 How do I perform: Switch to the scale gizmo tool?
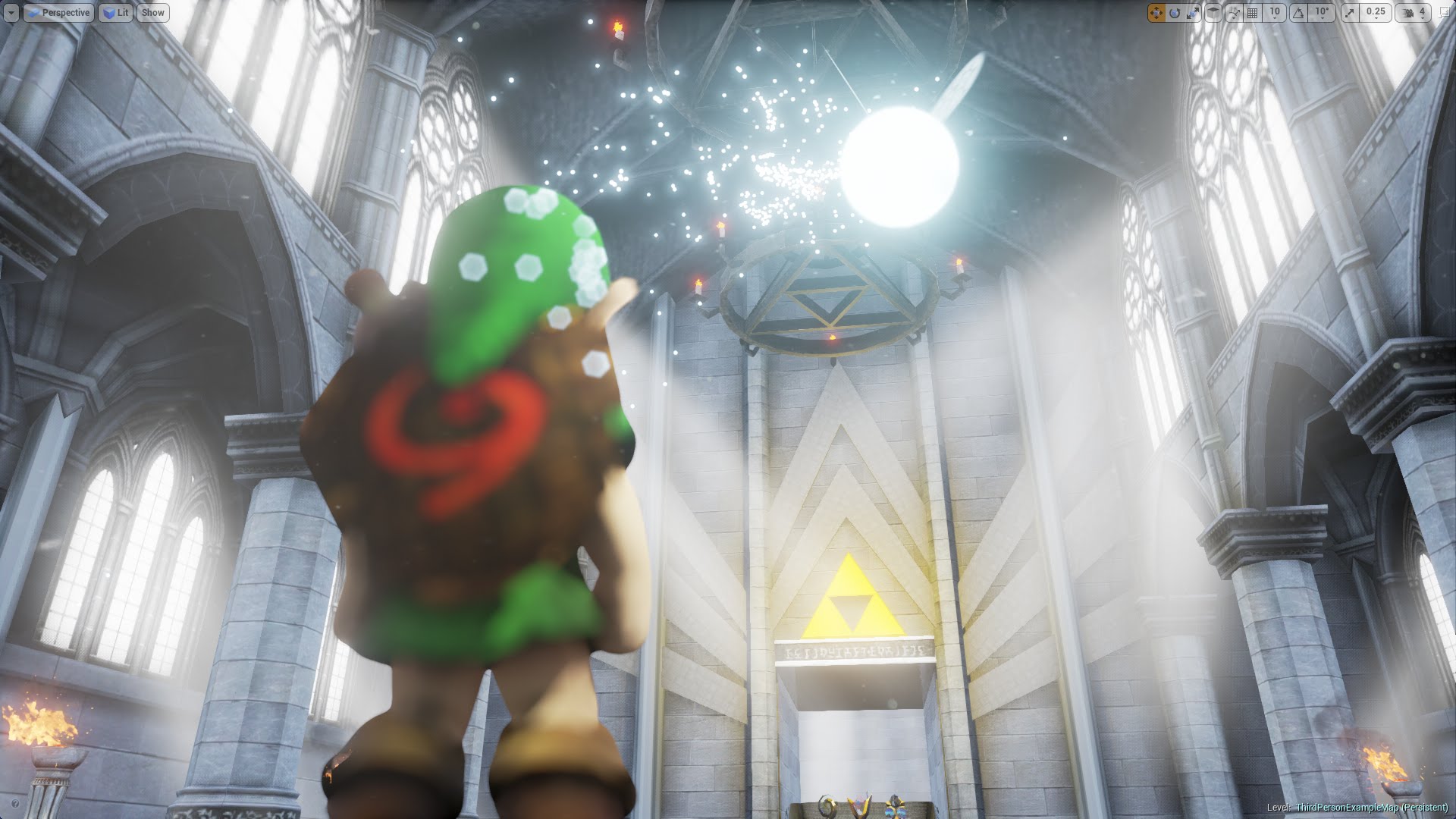click(x=1193, y=13)
